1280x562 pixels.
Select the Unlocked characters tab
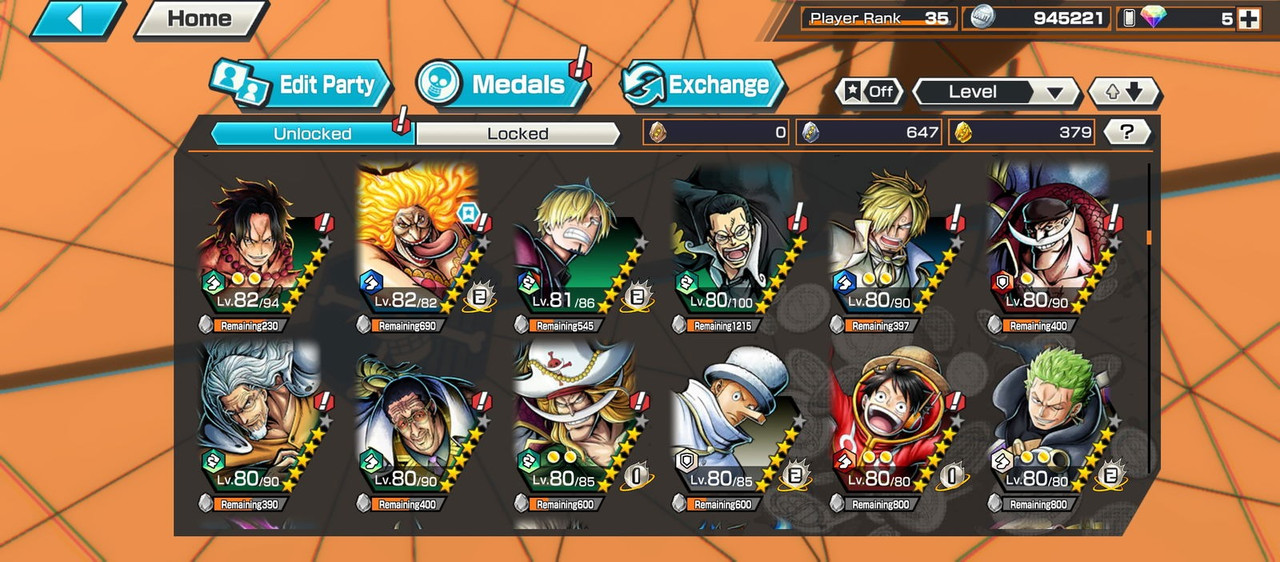point(312,134)
